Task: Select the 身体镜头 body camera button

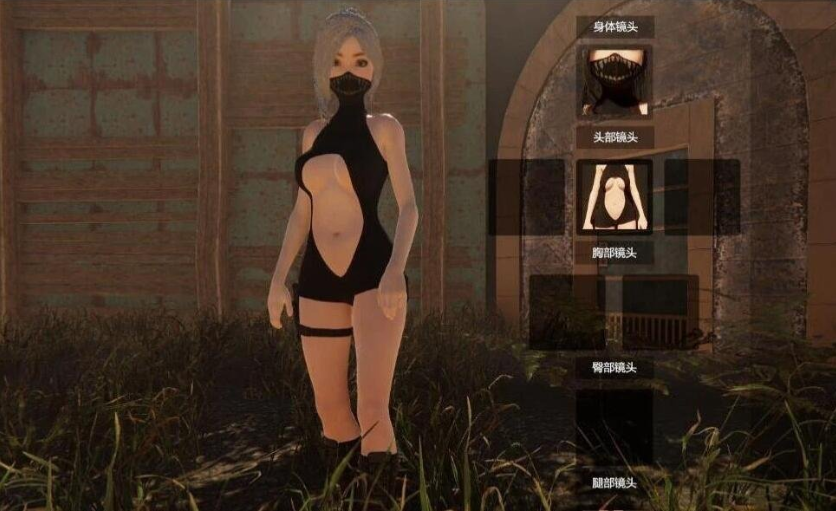Action: (614, 27)
